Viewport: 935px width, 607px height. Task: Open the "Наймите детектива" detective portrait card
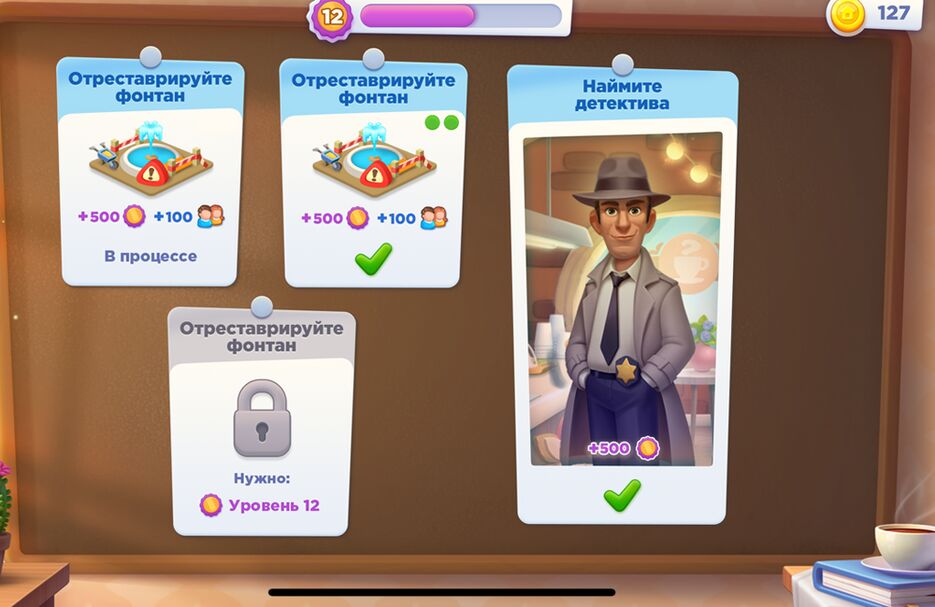click(x=622, y=298)
